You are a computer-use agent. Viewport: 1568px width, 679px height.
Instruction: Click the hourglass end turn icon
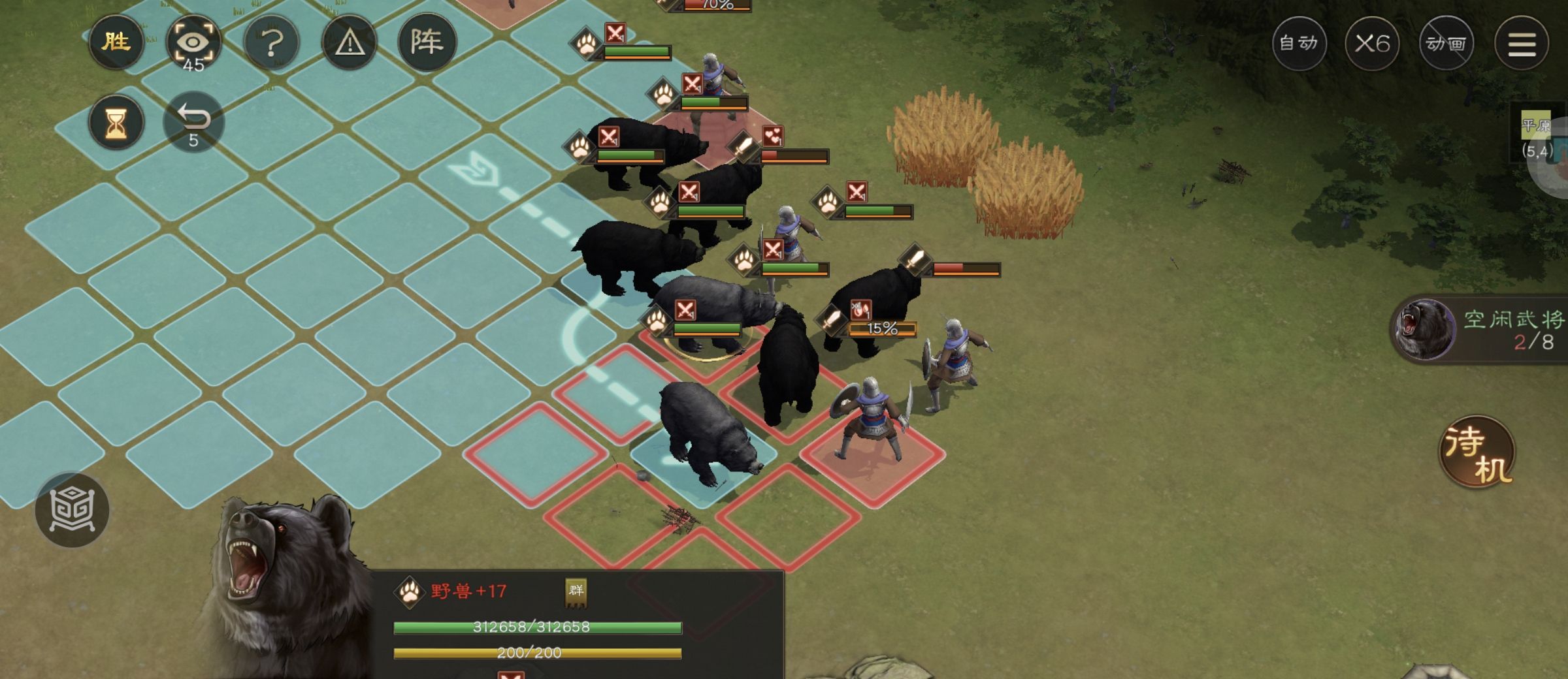(116, 122)
